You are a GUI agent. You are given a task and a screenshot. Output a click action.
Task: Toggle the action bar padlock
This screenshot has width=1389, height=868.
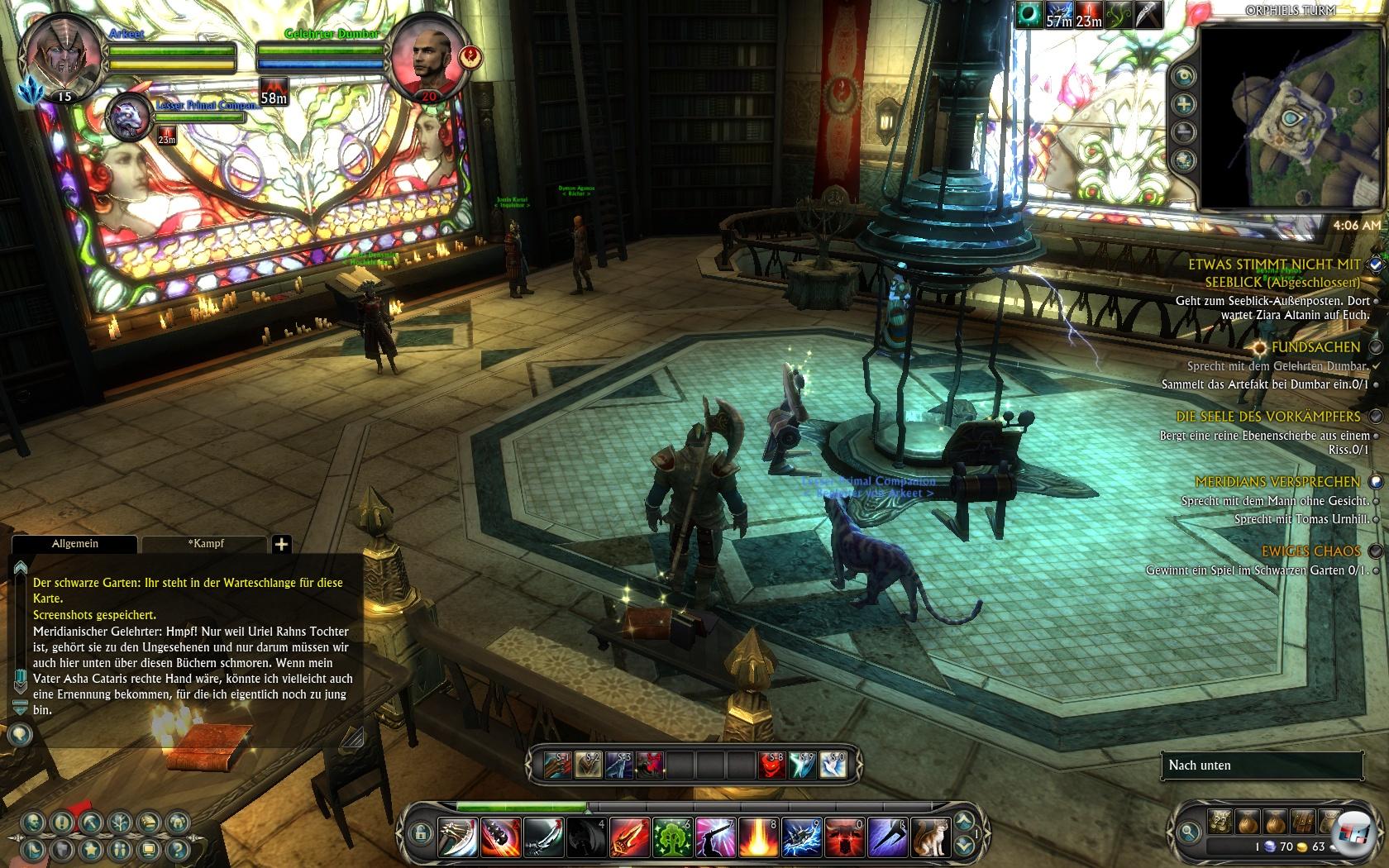[421, 832]
